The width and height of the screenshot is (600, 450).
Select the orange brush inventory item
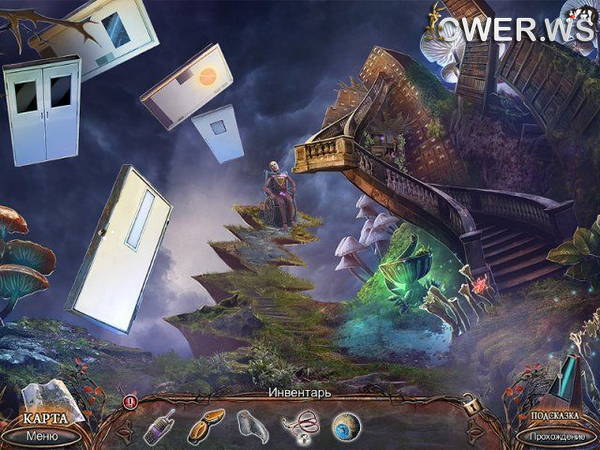click(x=206, y=424)
